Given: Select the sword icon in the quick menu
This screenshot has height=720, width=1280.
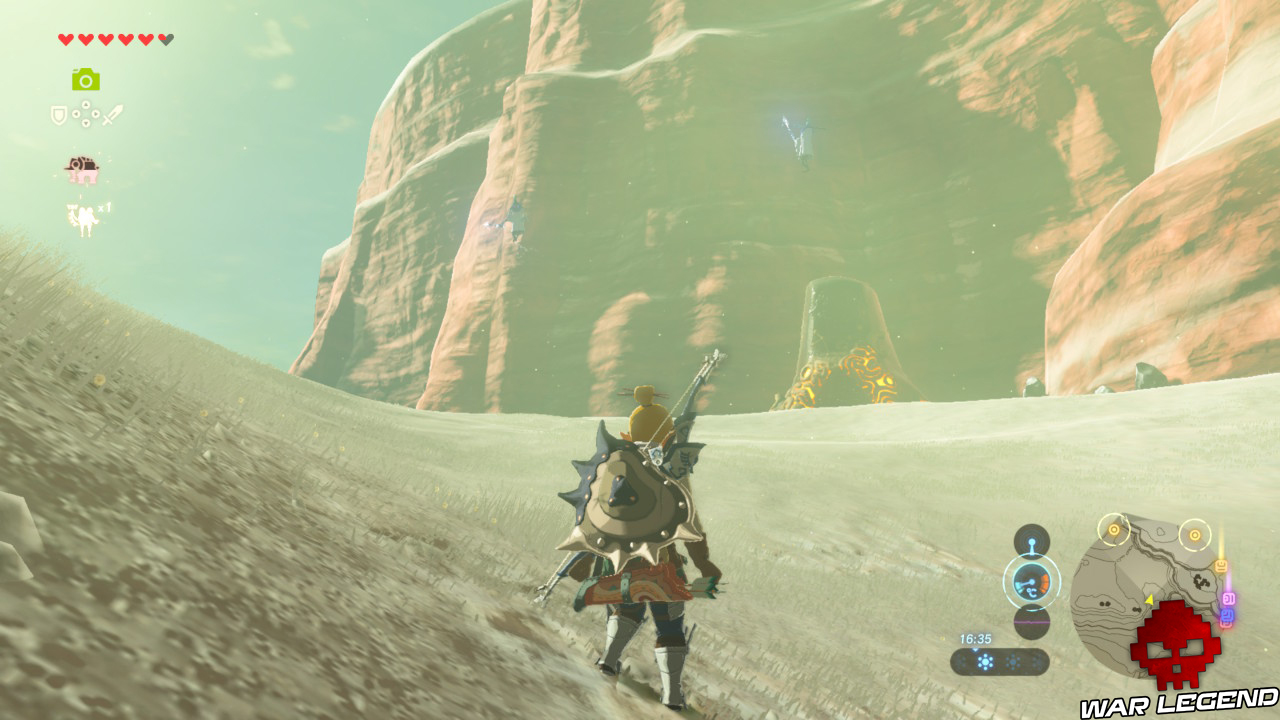Looking at the screenshot, I should (112, 115).
